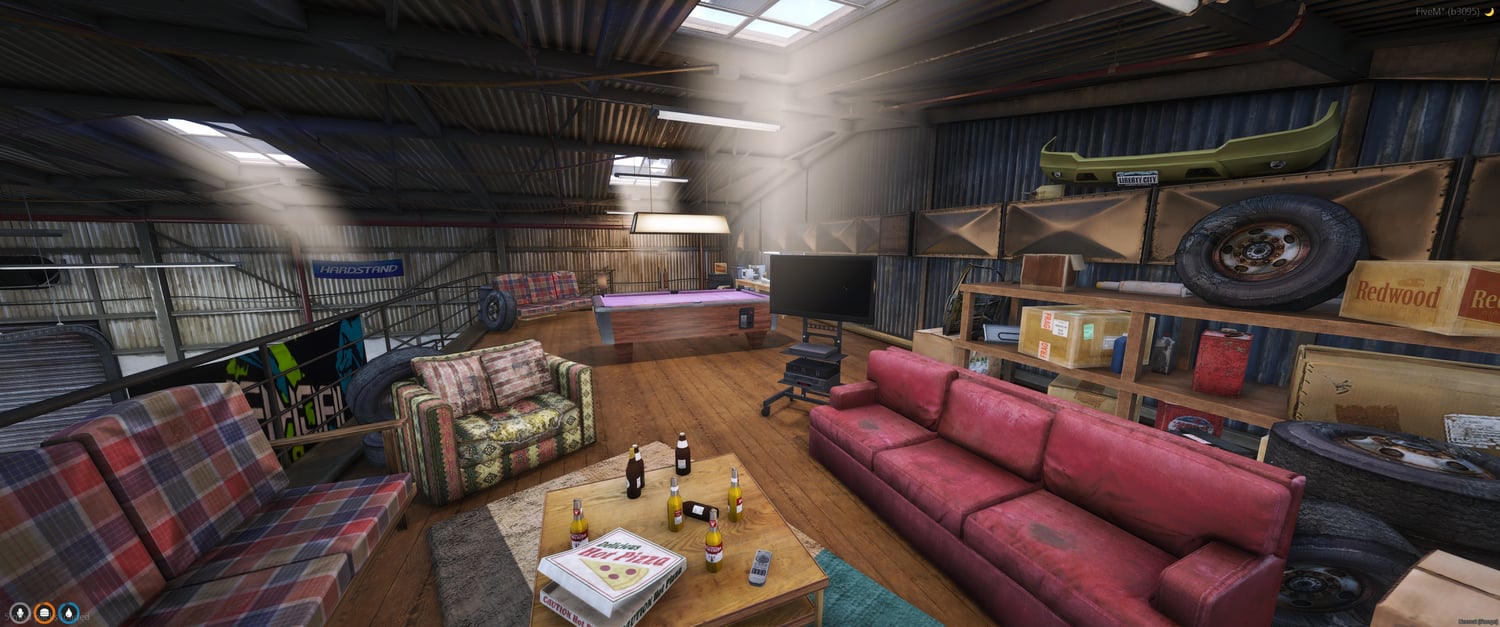Click the blue water drop thirst icon
The width and height of the screenshot is (1500, 627).
coord(68,612)
